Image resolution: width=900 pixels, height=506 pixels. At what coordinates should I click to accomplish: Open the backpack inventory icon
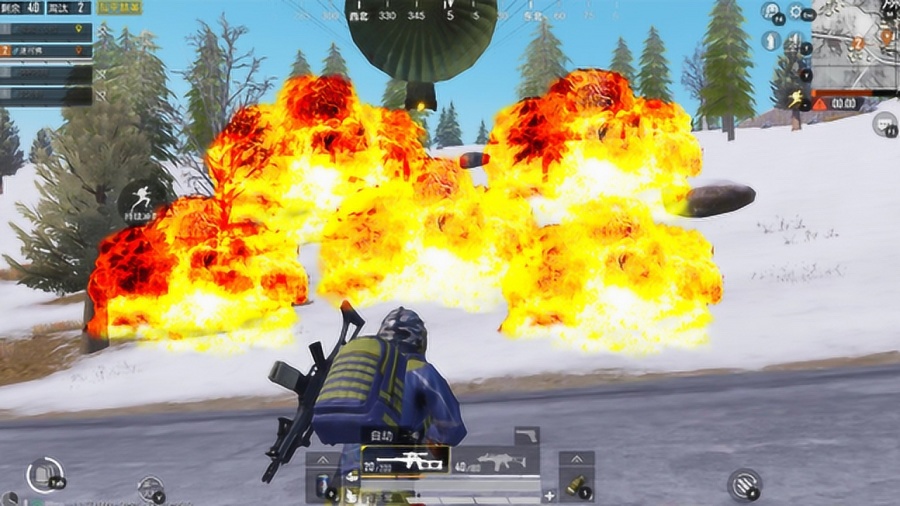44,474
